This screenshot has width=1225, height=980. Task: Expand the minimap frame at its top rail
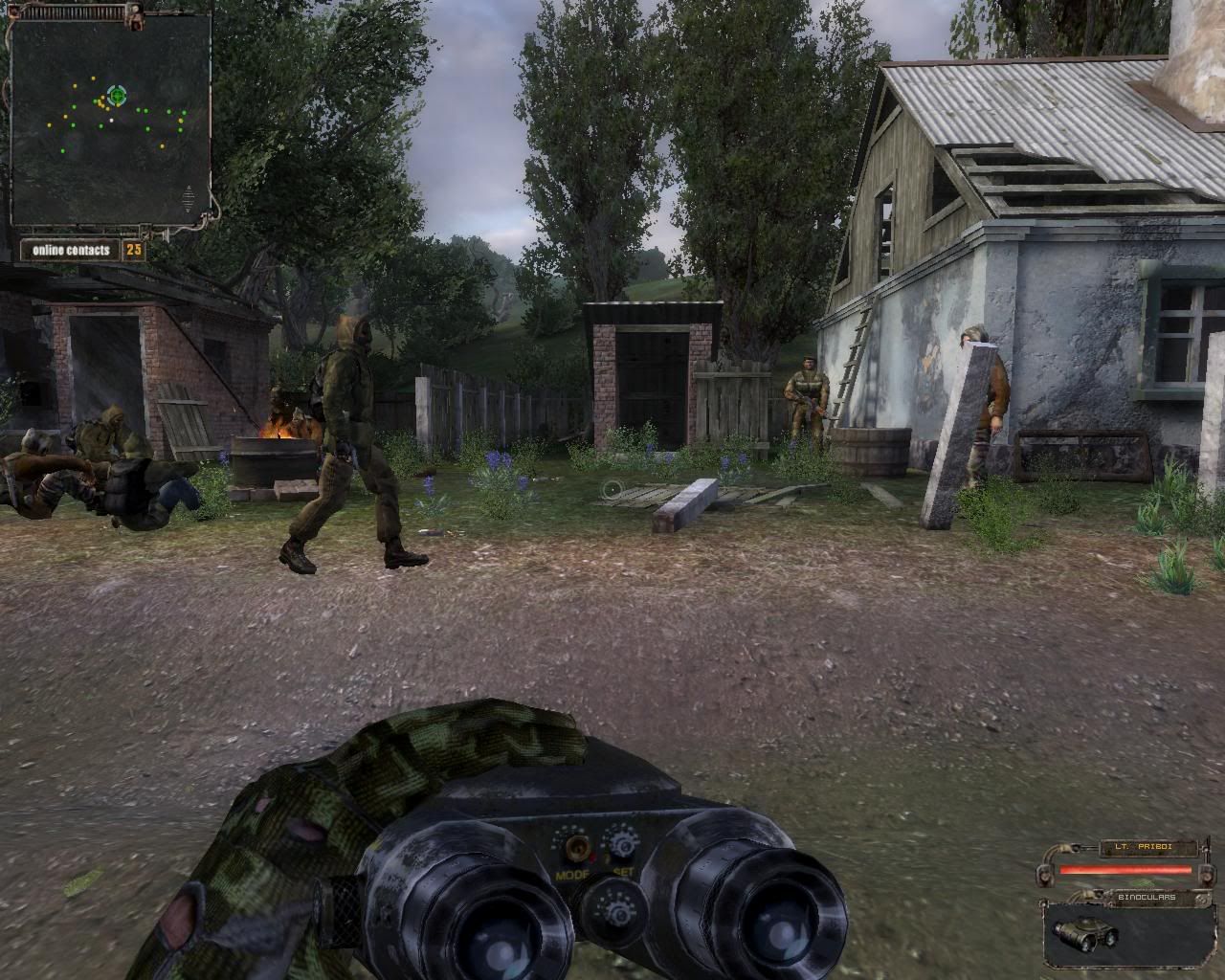click(x=74, y=11)
